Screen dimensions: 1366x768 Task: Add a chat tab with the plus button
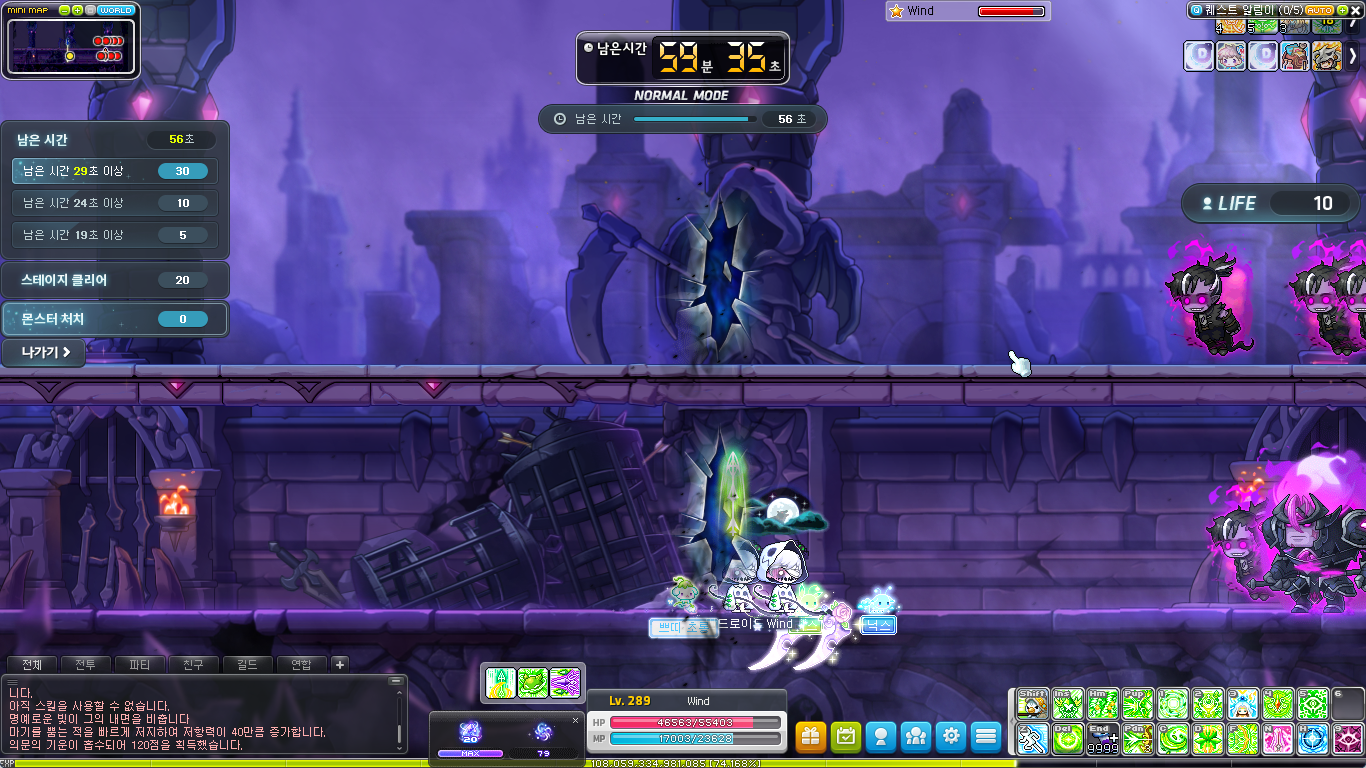340,664
